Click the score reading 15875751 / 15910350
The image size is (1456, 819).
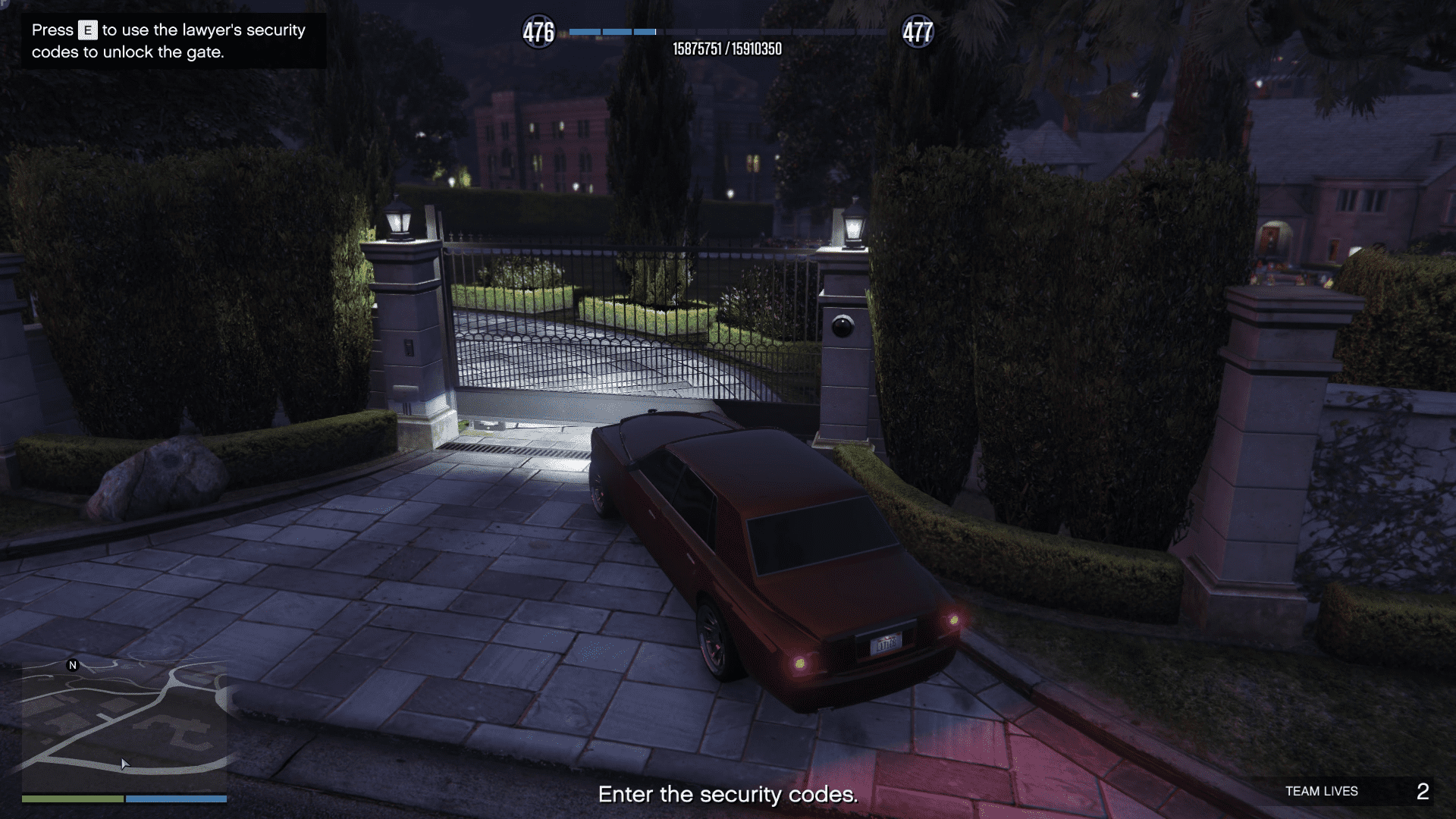pos(728,48)
